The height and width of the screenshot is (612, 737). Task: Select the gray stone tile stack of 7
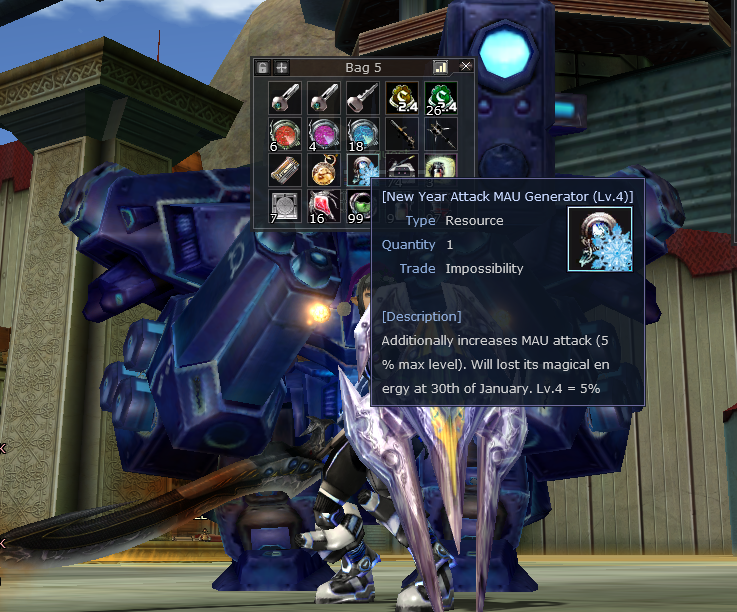[x=283, y=206]
